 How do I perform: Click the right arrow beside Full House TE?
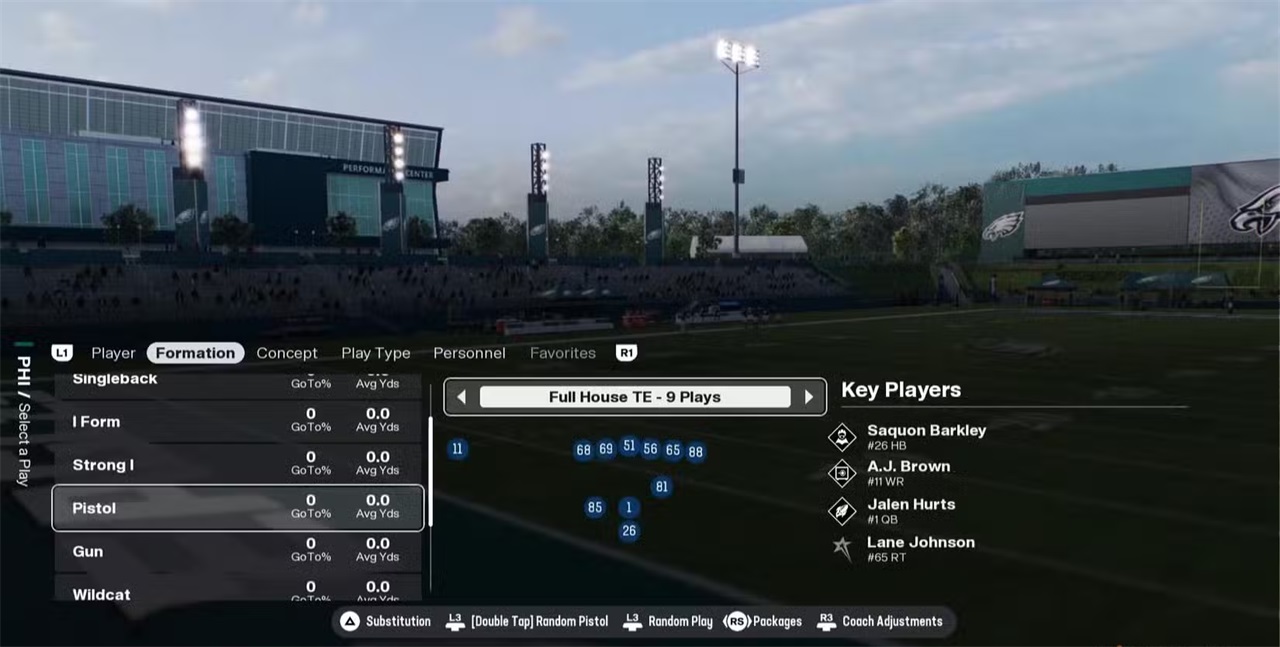[809, 397]
